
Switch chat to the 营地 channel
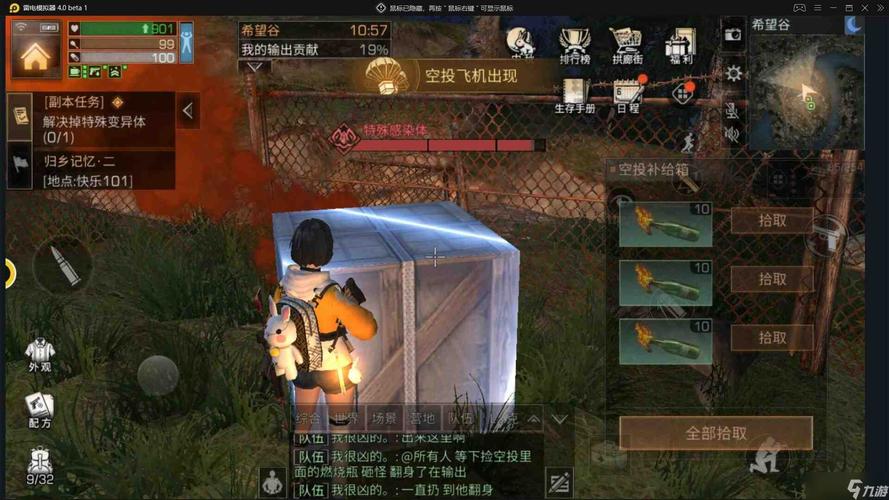click(422, 419)
